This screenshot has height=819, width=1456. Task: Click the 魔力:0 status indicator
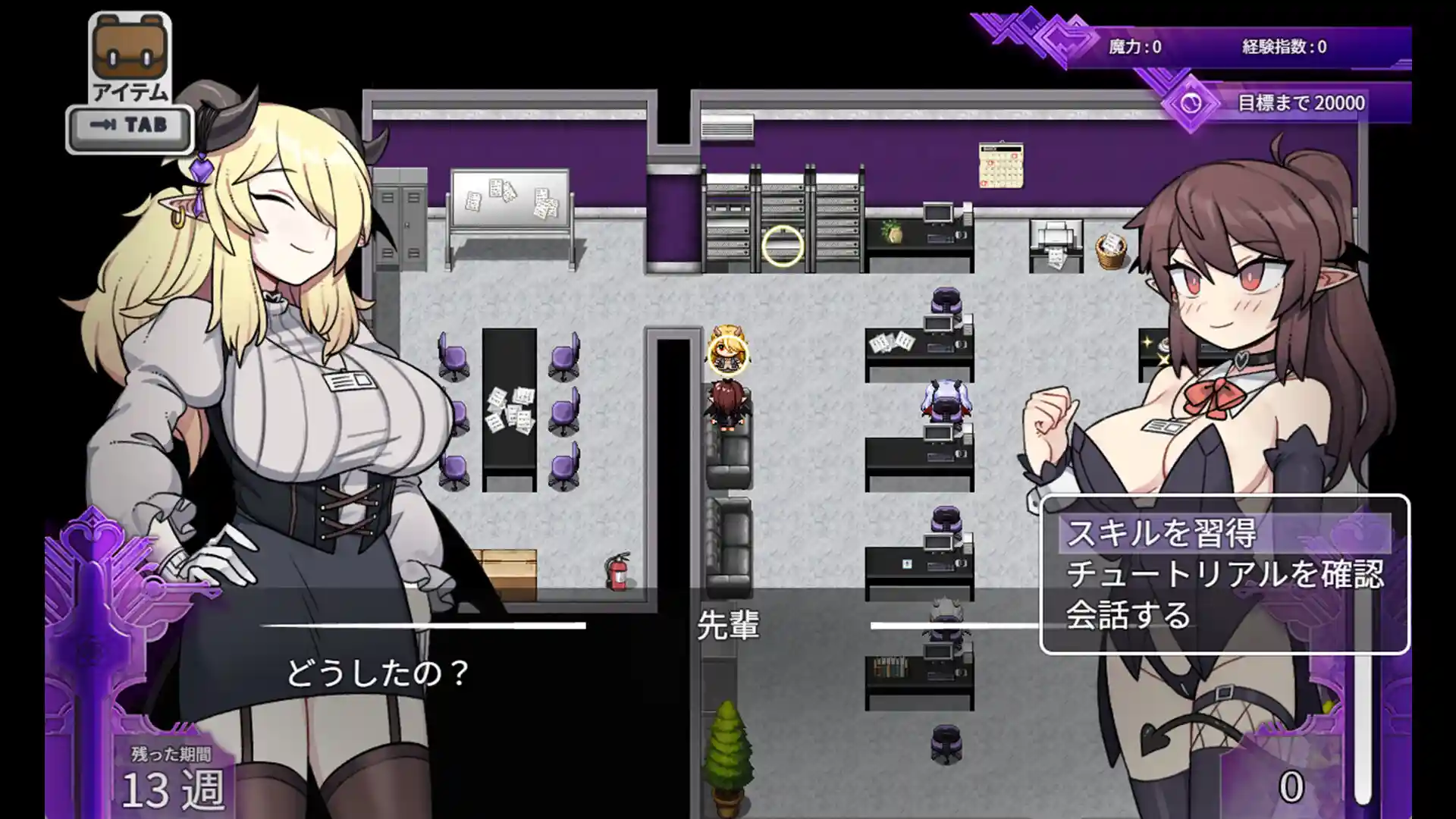point(1134,44)
